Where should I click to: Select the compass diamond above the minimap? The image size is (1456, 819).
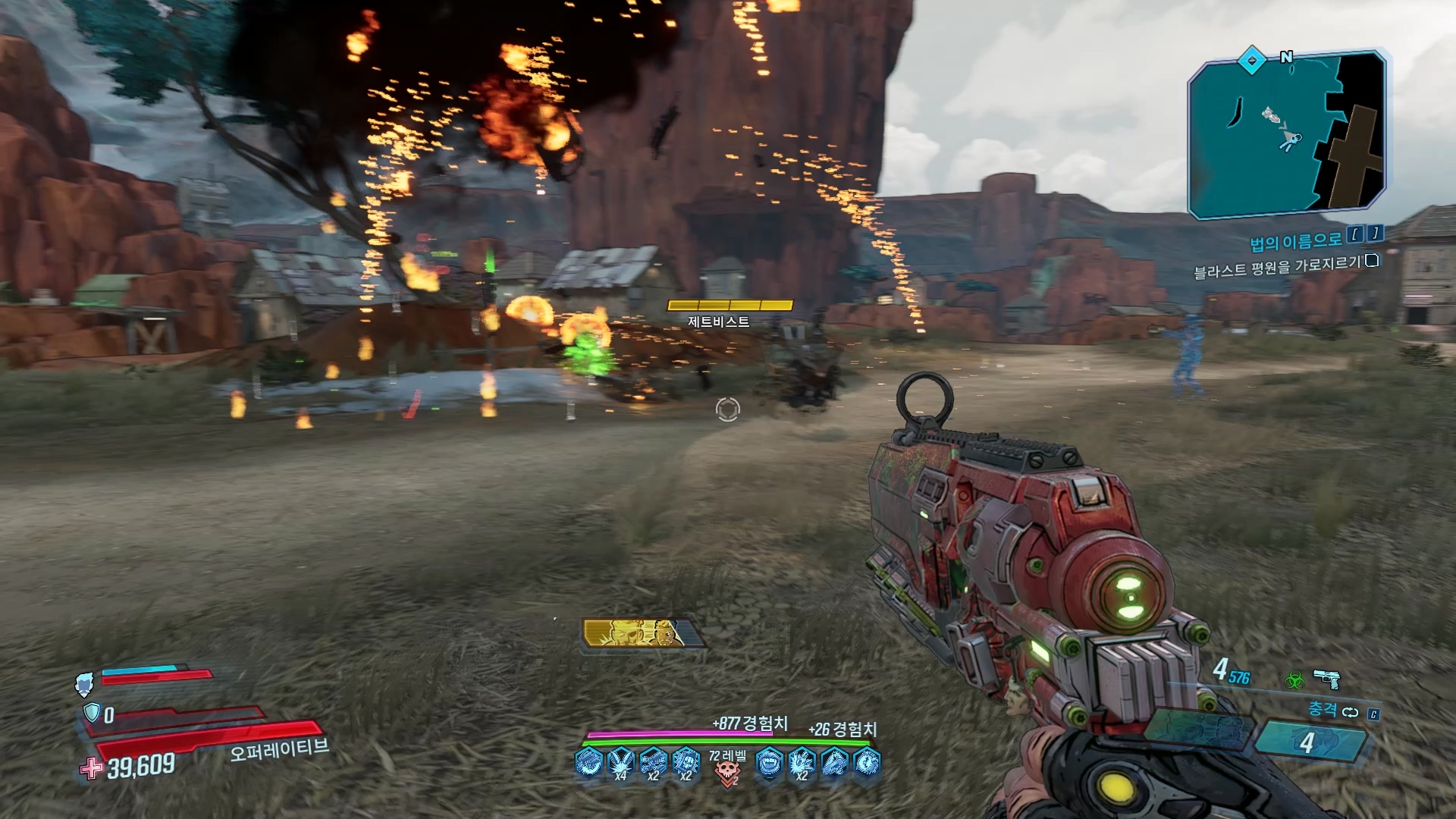1251,60
